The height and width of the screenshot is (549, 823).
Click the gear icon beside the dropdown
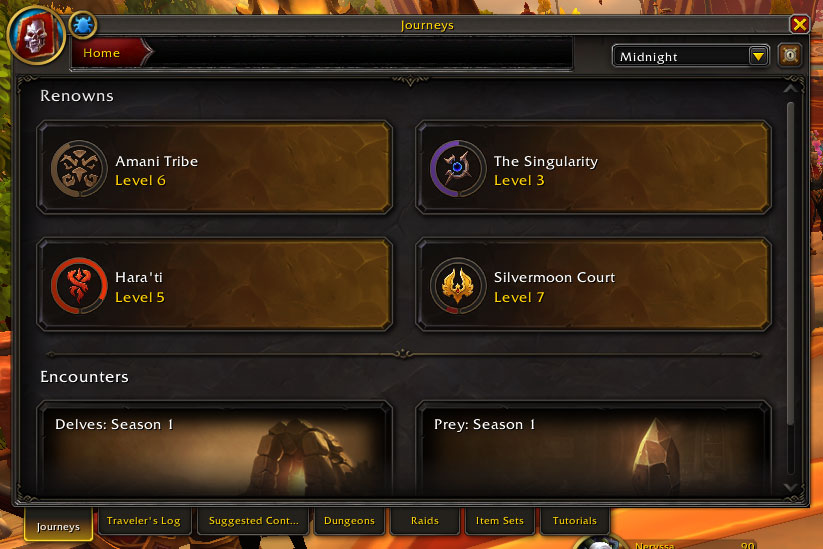790,56
